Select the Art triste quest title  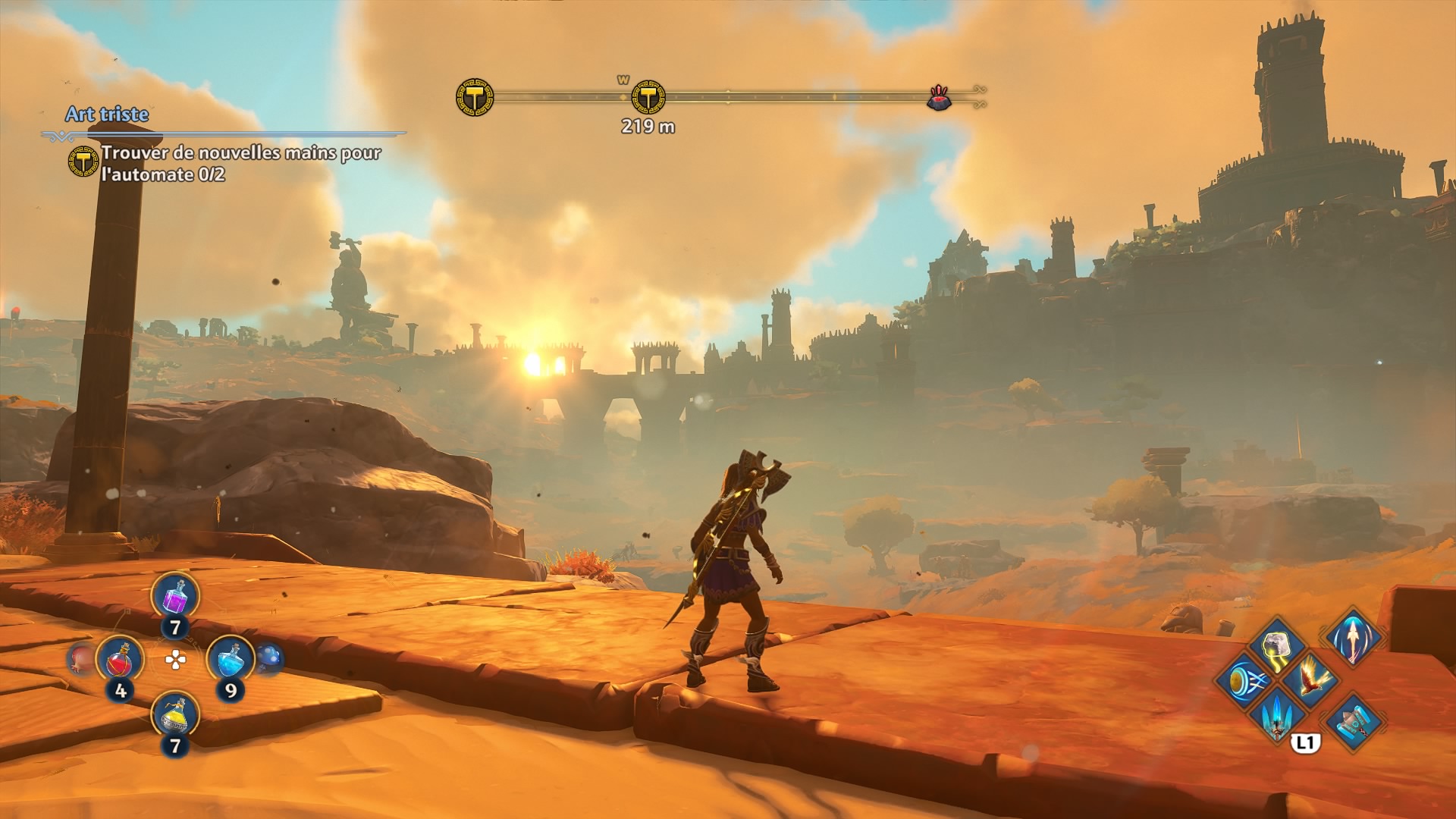pyautogui.click(x=107, y=115)
